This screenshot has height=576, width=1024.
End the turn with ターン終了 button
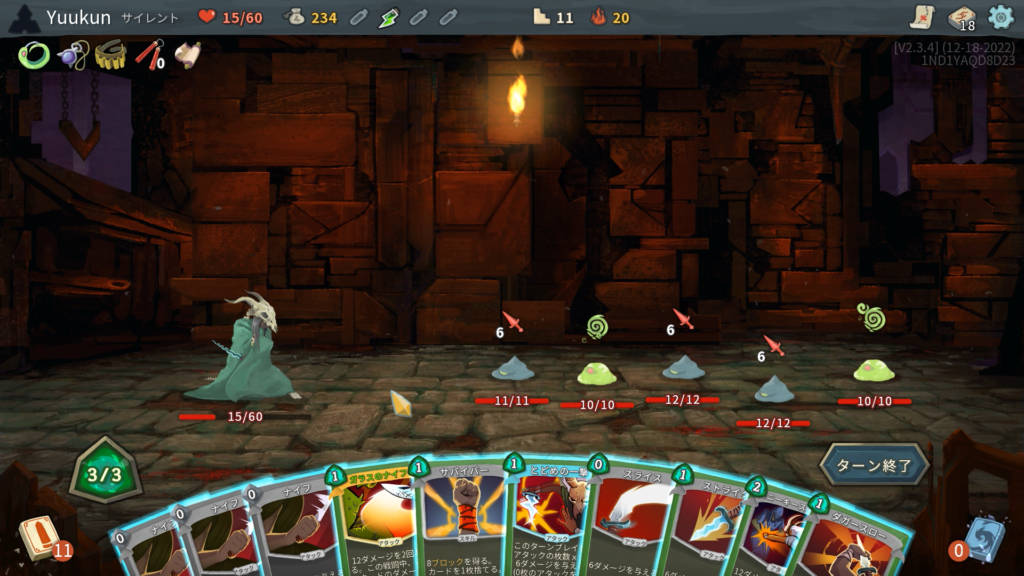[873, 465]
